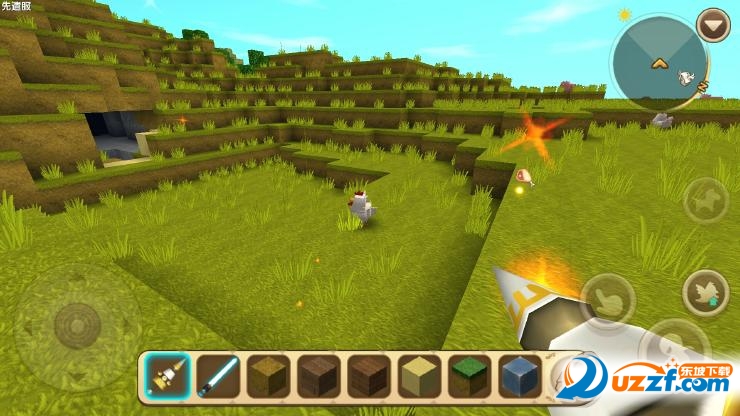The image size is (740, 416).
Task: Open the dropdown arrow menu button
Action: click(x=713, y=25)
